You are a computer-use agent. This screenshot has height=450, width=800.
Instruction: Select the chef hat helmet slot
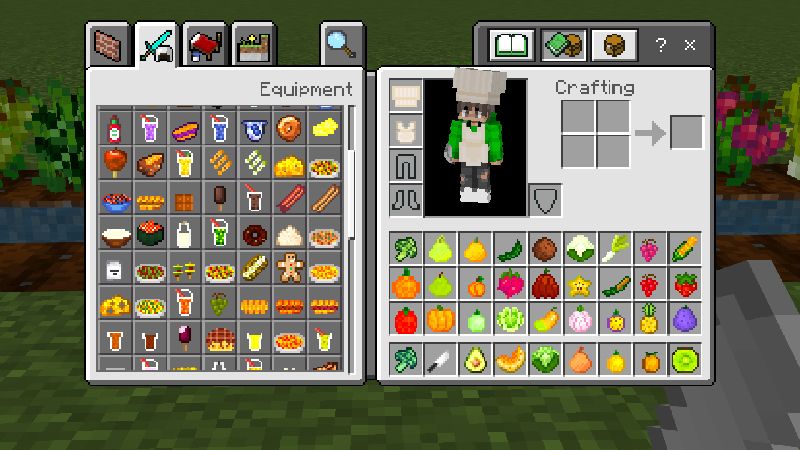tap(405, 96)
